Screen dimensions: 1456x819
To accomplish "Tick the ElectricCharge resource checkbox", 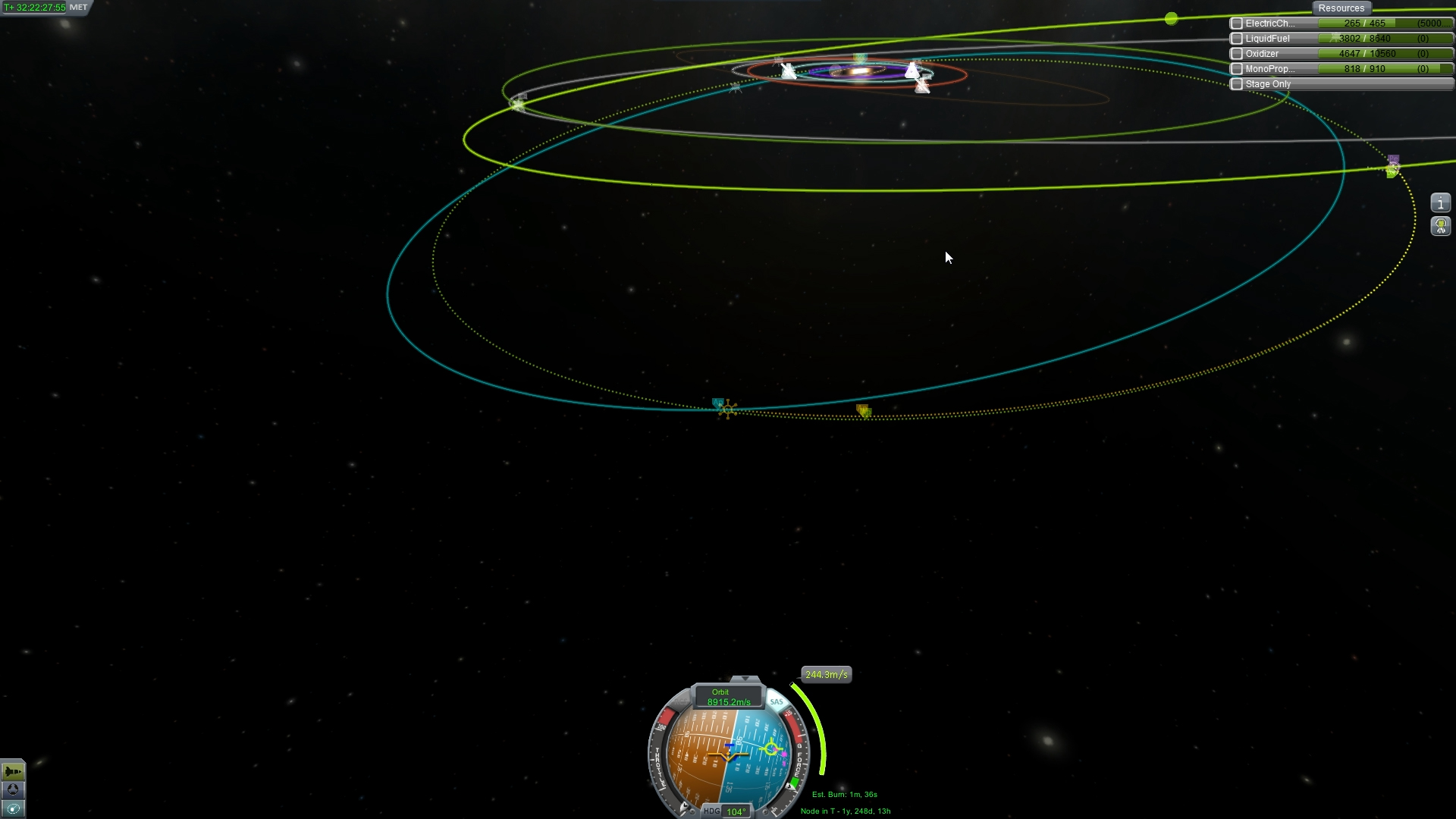I will pyautogui.click(x=1237, y=24).
